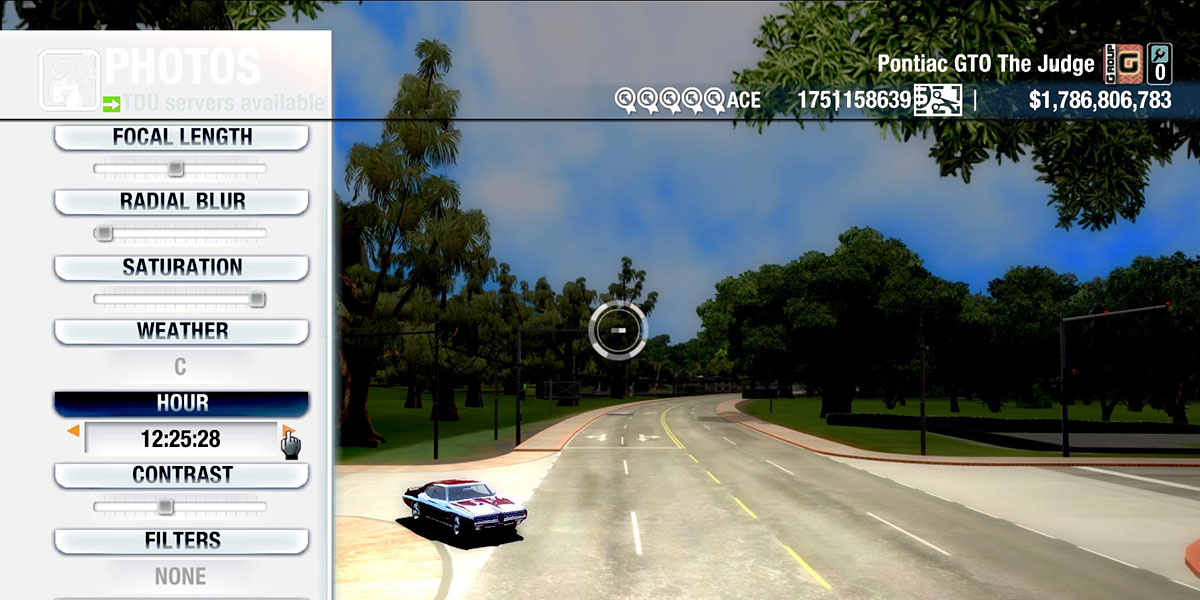The image size is (1200, 600).
Task: Choose the Contrast option
Action: point(181,475)
